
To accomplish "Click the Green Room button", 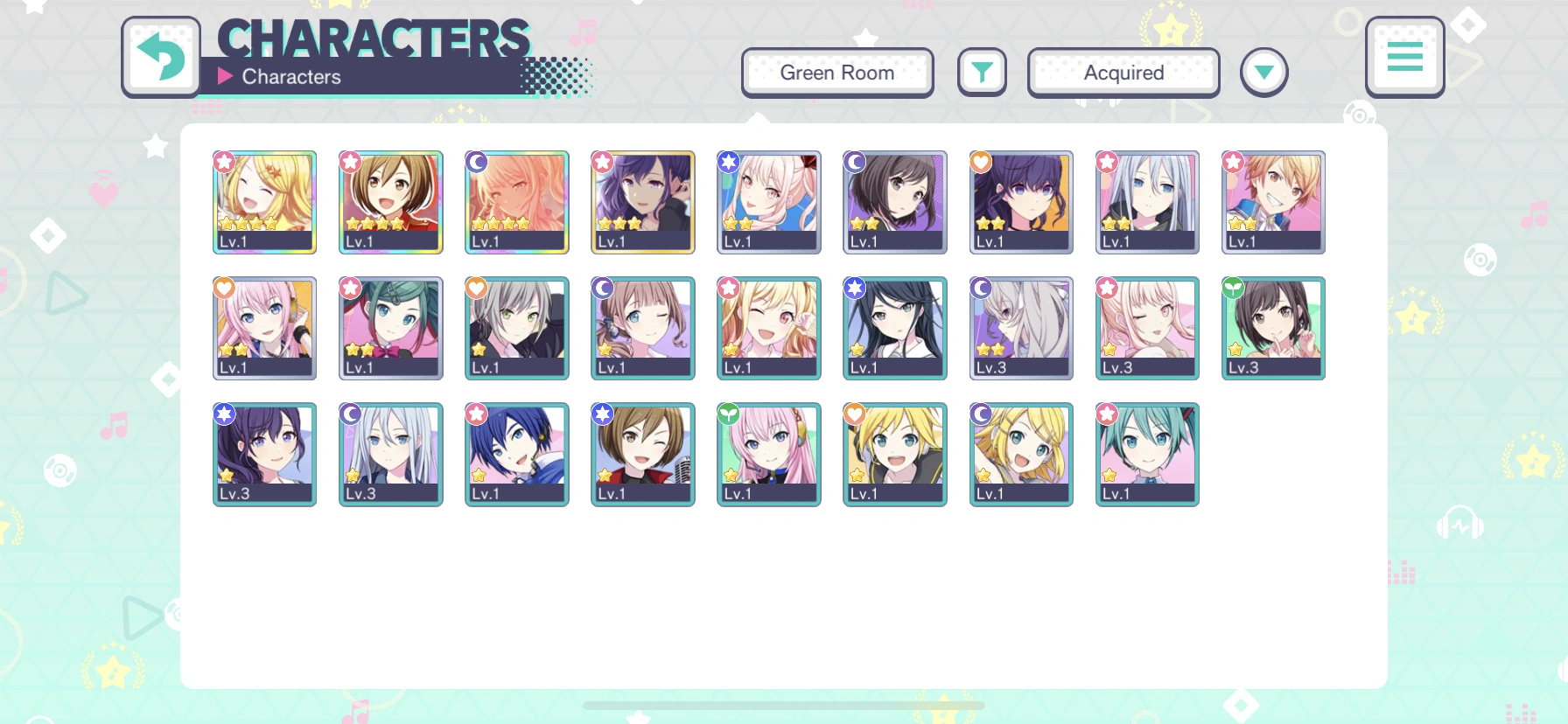I will coord(836,73).
